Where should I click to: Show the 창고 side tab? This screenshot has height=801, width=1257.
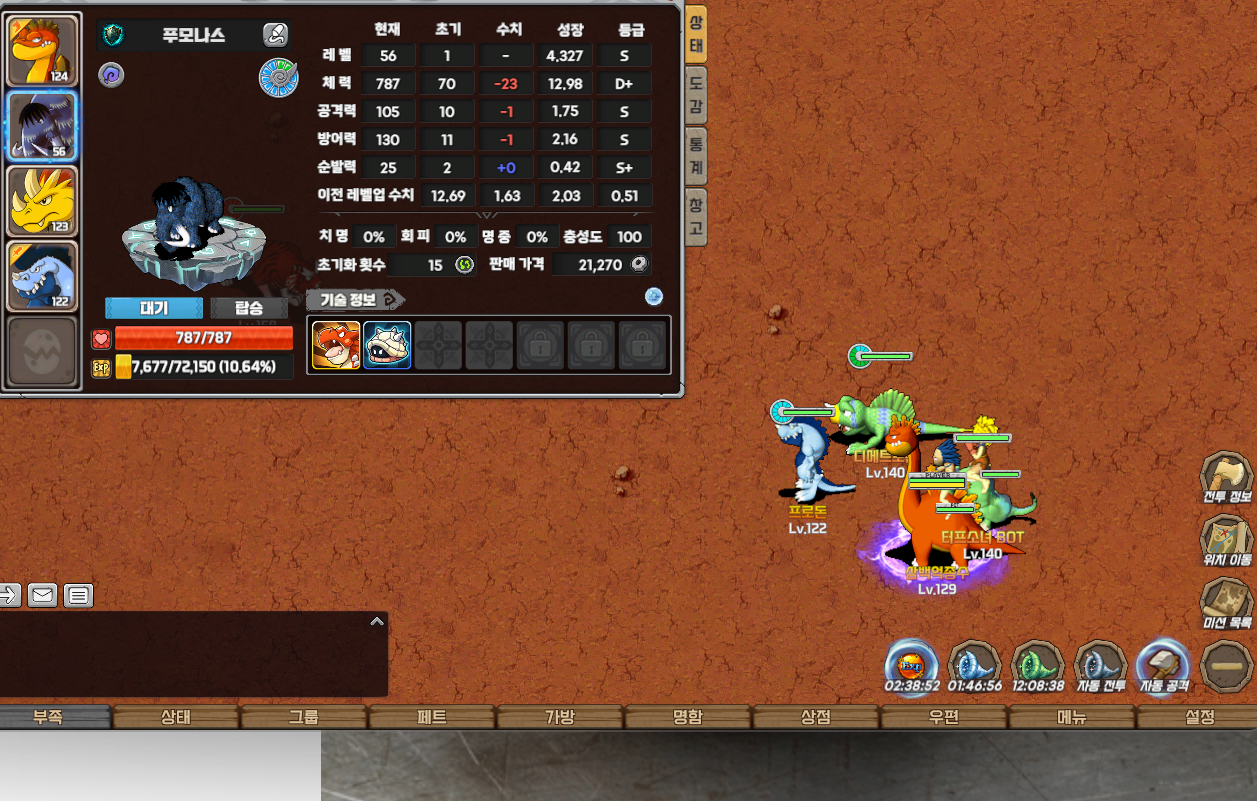tap(696, 216)
